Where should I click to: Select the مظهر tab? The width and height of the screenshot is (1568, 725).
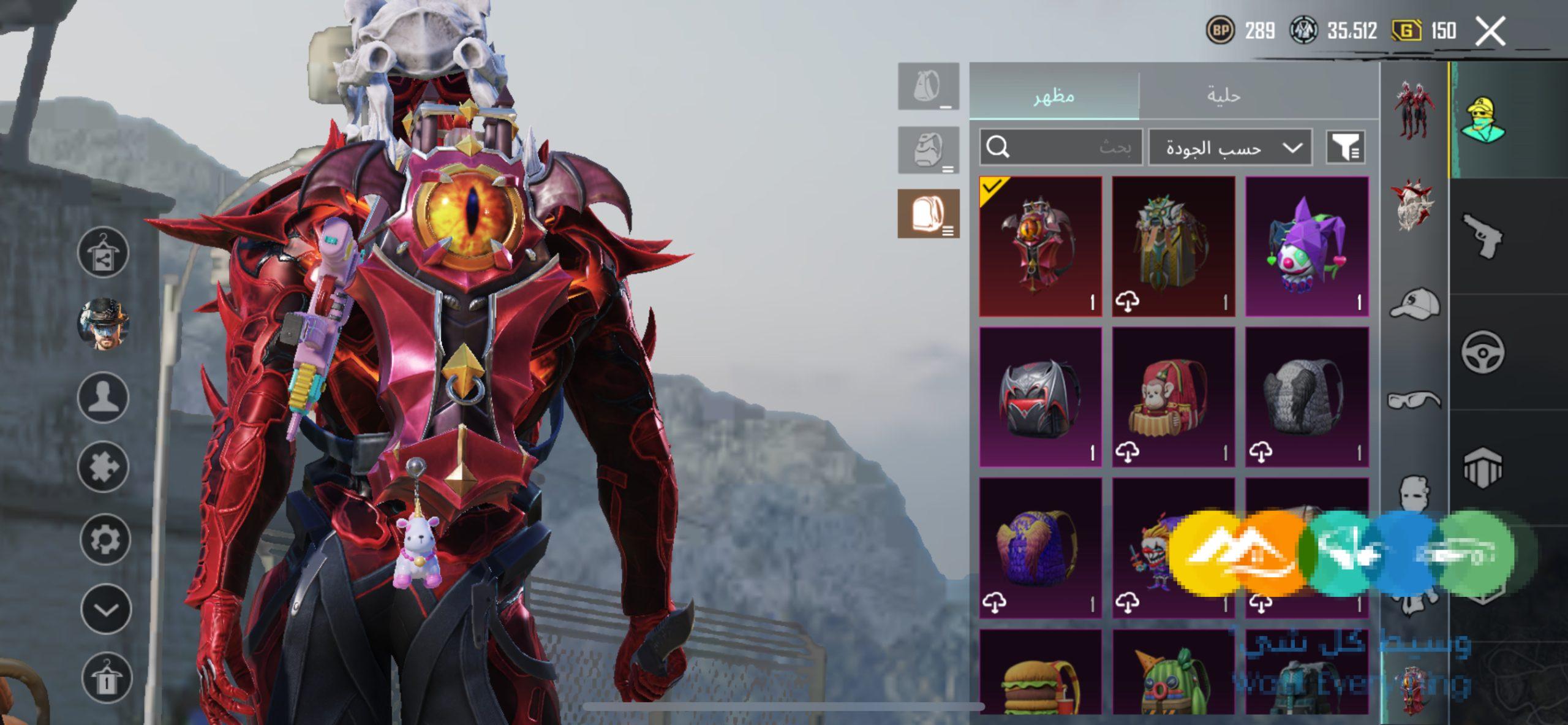1053,96
